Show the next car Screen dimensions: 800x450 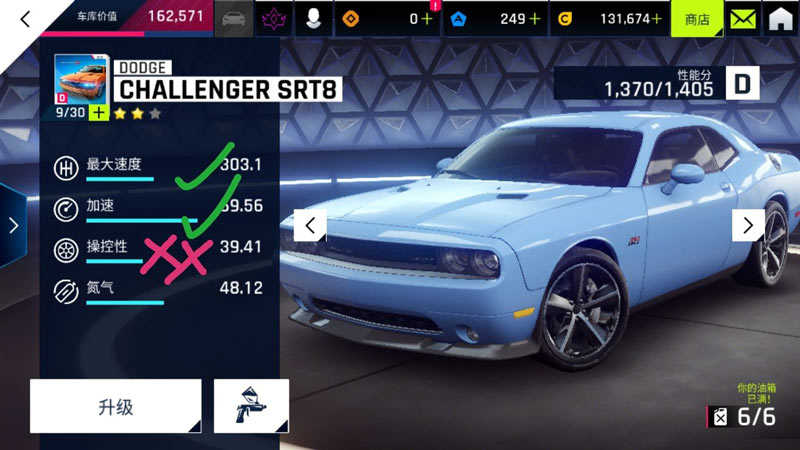(x=748, y=225)
